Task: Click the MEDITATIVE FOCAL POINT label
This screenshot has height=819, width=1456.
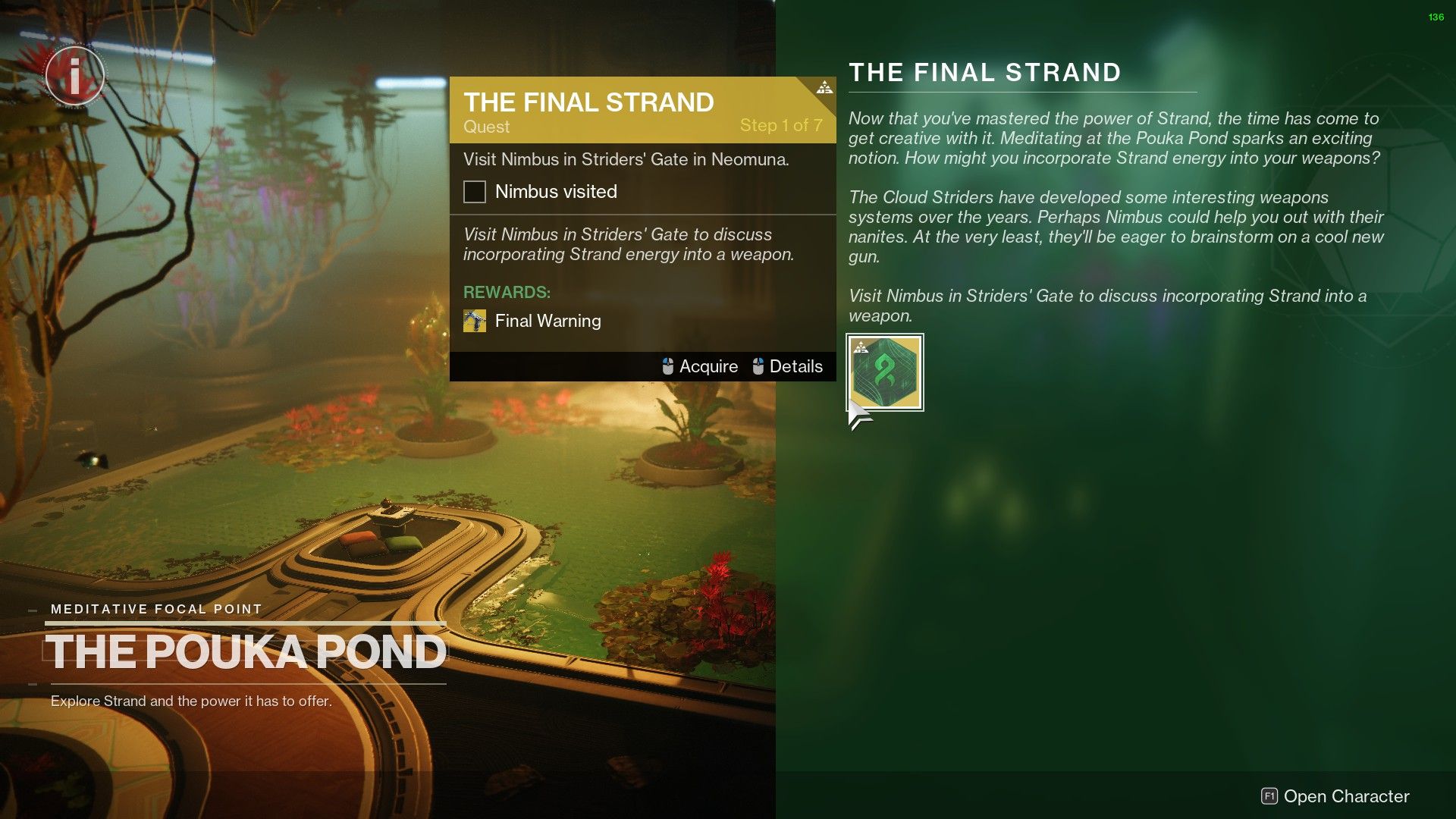Action: tap(155, 608)
